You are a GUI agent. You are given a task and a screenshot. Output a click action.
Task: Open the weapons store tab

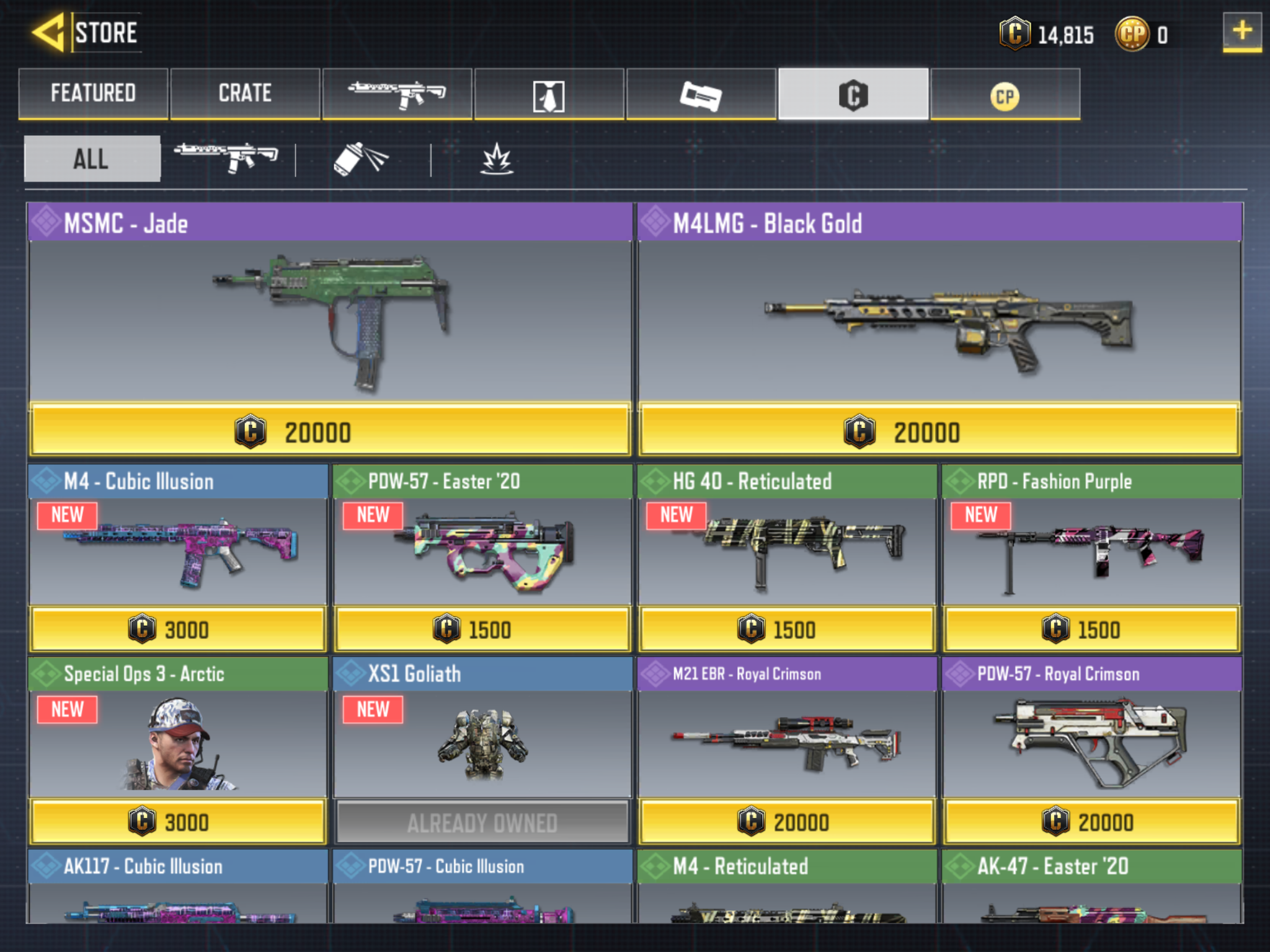[x=397, y=94]
